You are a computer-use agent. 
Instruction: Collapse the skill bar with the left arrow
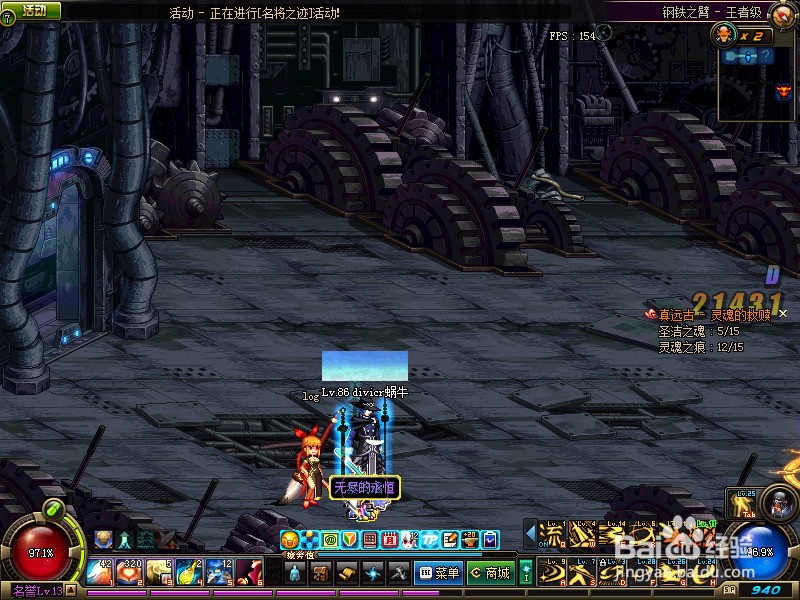pyautogui.click(x=530, y=534)
